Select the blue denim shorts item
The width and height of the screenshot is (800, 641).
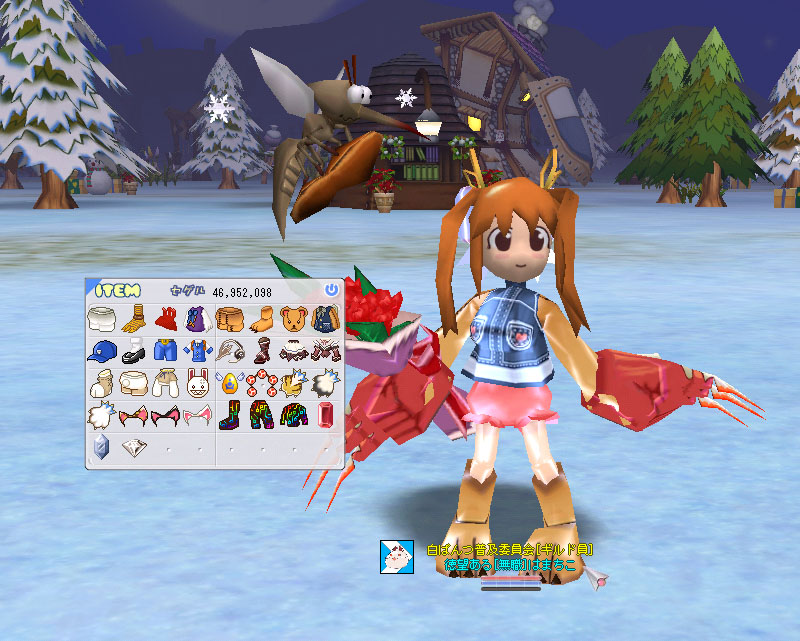pos(165,351)
